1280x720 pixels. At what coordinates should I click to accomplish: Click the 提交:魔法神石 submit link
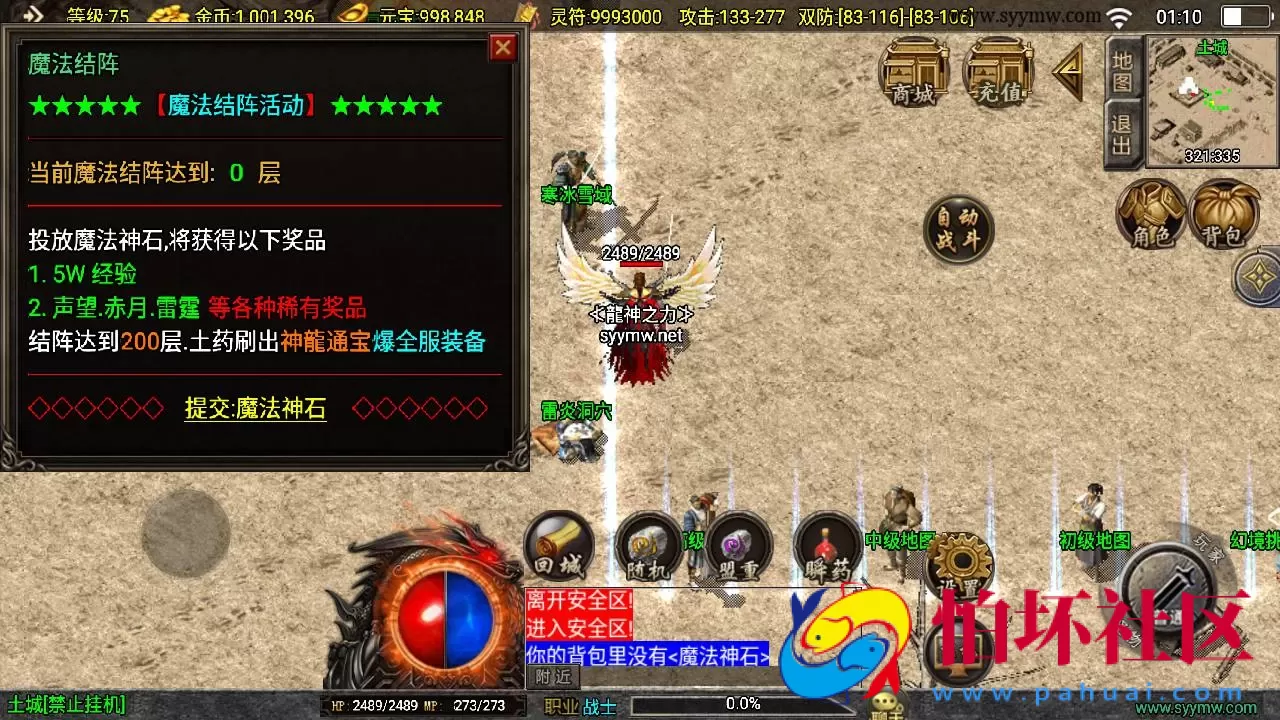[x=255, y=408]
